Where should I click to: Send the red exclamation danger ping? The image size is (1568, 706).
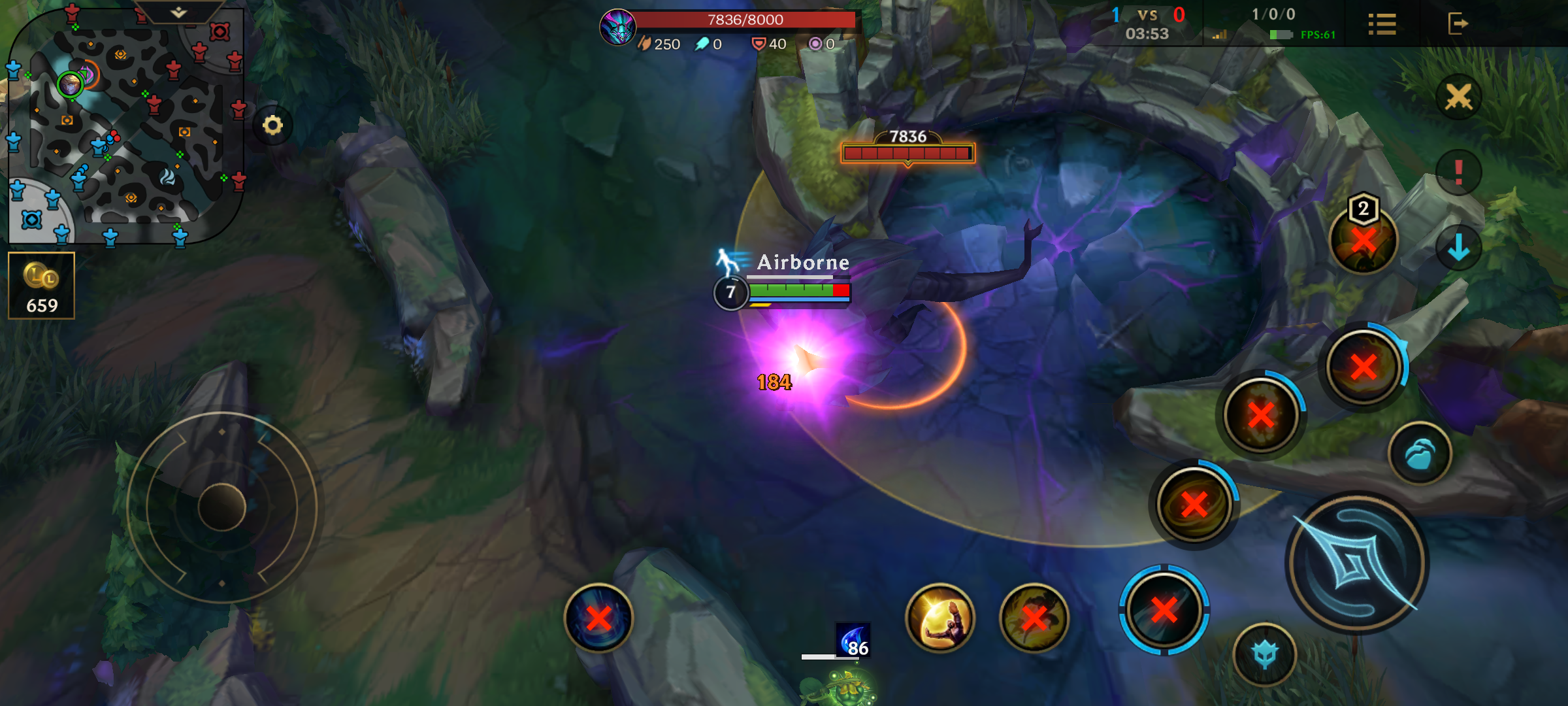click(1458, 172)
